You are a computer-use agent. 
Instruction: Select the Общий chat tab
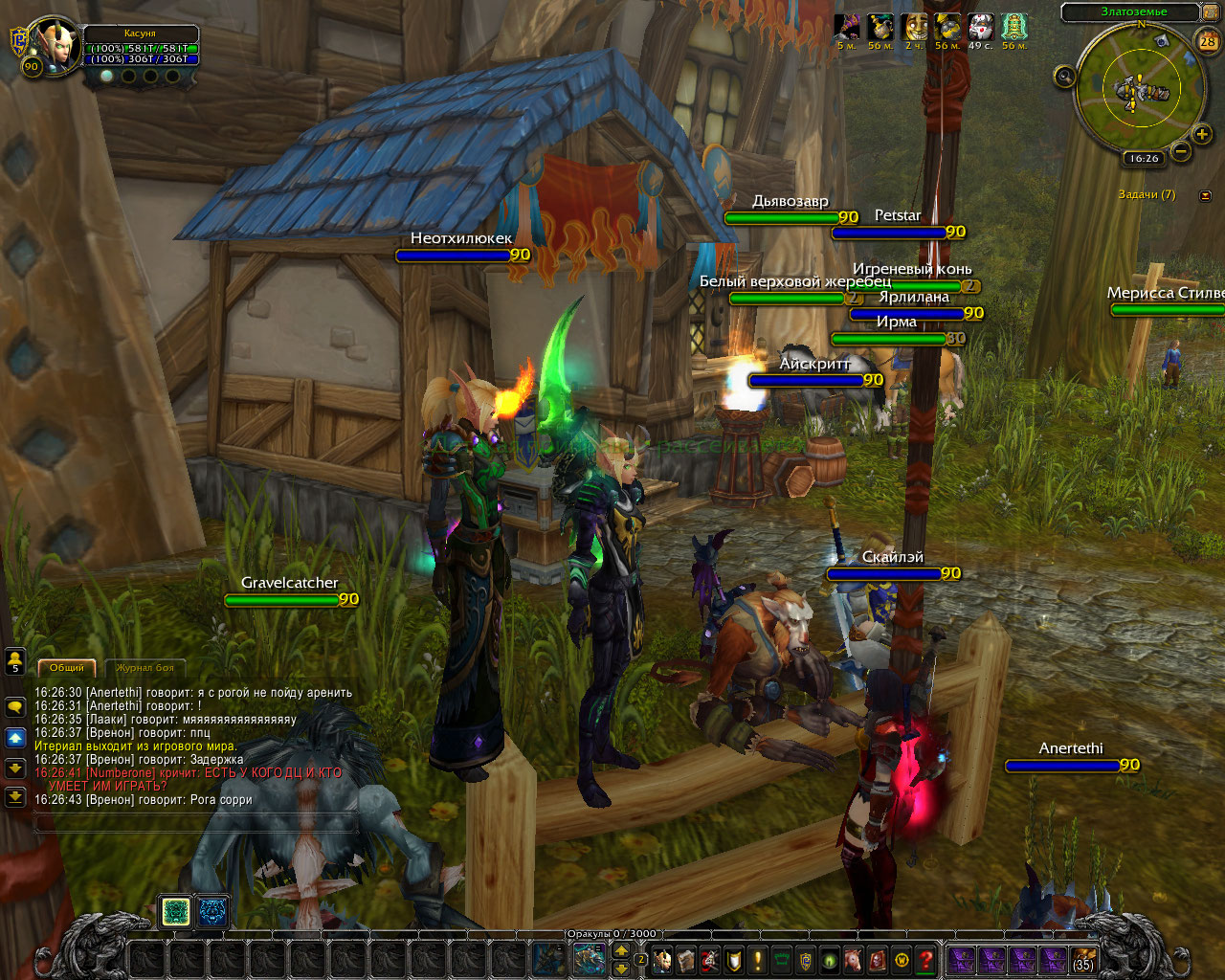66,667
